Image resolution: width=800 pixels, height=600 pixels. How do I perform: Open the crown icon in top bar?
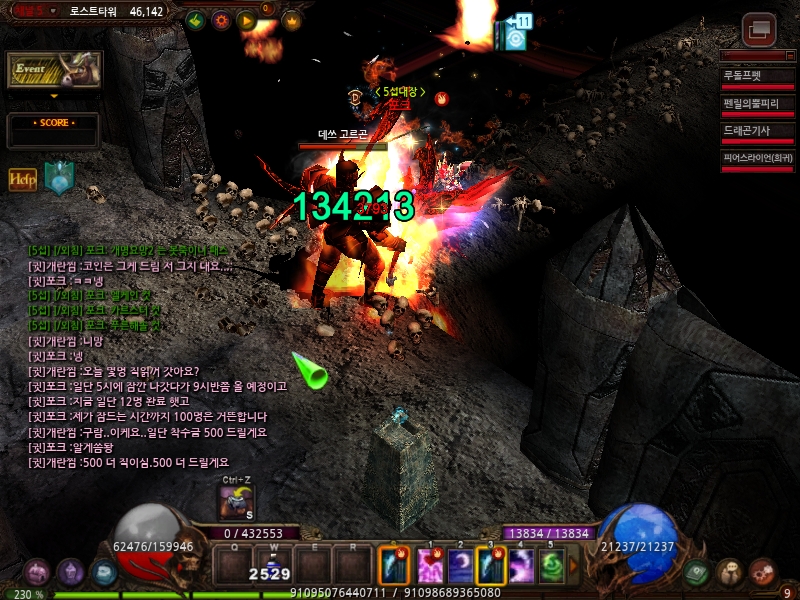tap(292, 20)
